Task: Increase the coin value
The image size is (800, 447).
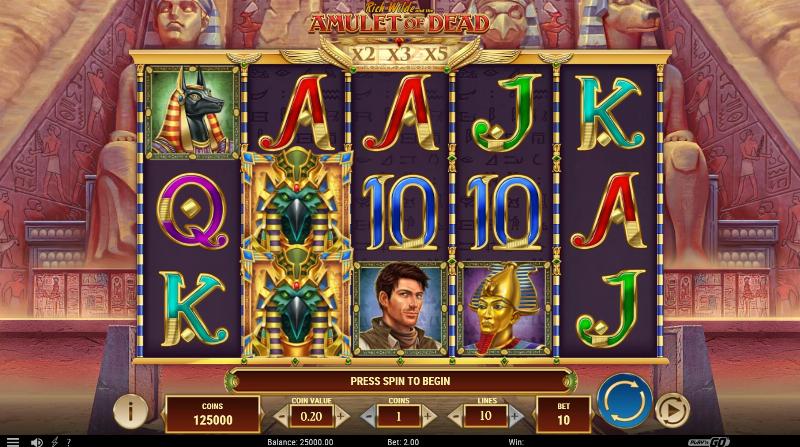Action: (x=339, y=414)
